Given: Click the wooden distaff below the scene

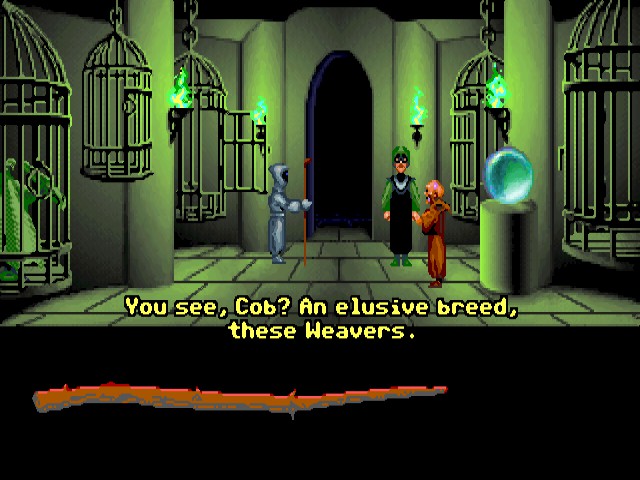Looking at the screenshot, I should coord(240,397).
